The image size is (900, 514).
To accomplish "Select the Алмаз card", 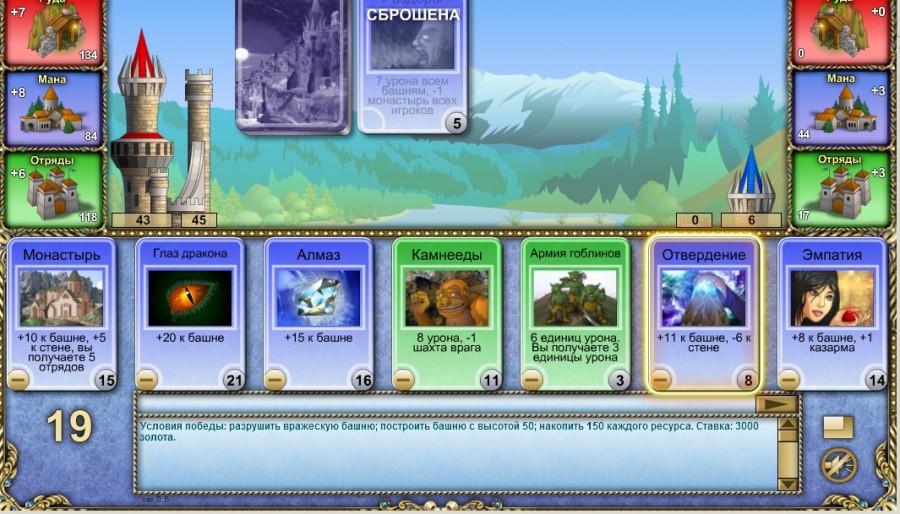I will [319, 297].
